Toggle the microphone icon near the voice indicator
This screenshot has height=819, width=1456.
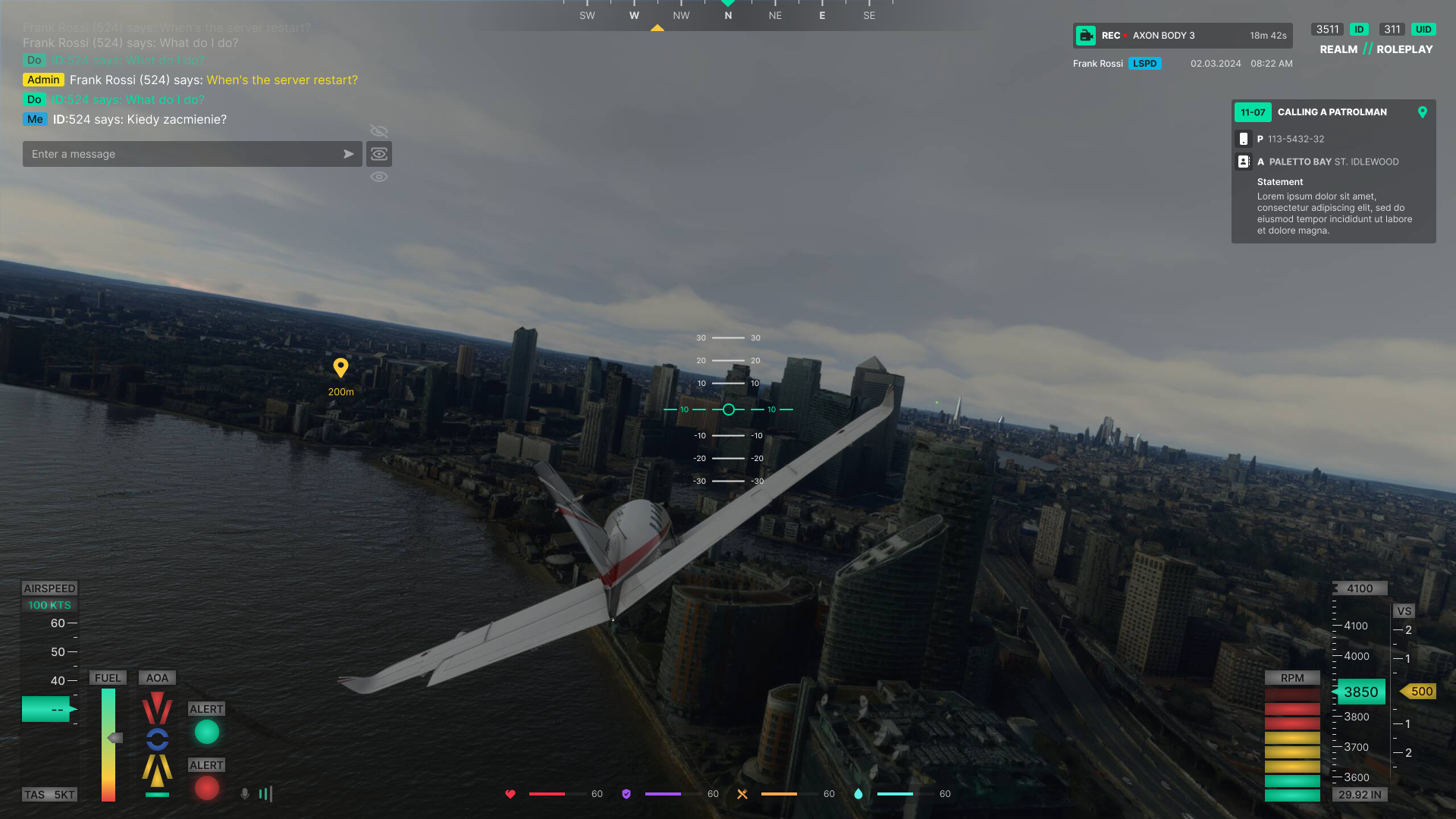(244, 794)
